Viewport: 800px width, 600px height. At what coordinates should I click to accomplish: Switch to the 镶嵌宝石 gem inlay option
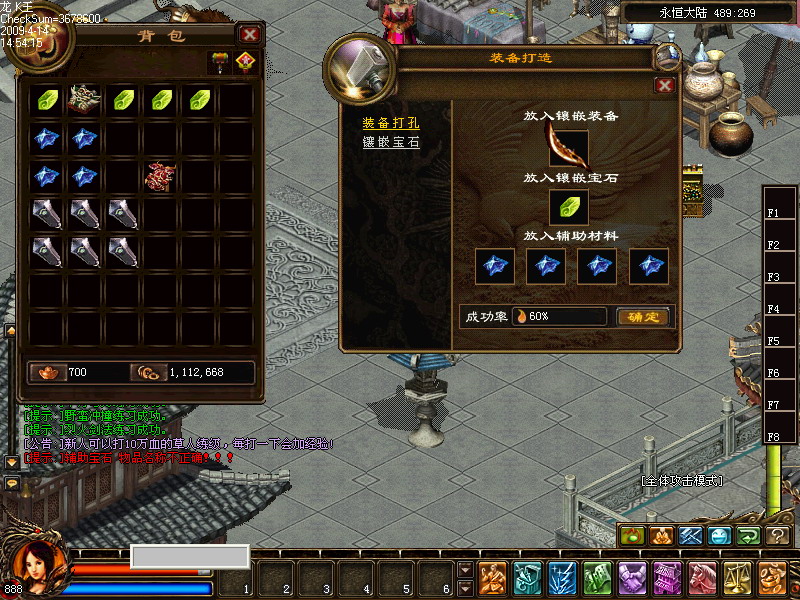tap(391, 142)
